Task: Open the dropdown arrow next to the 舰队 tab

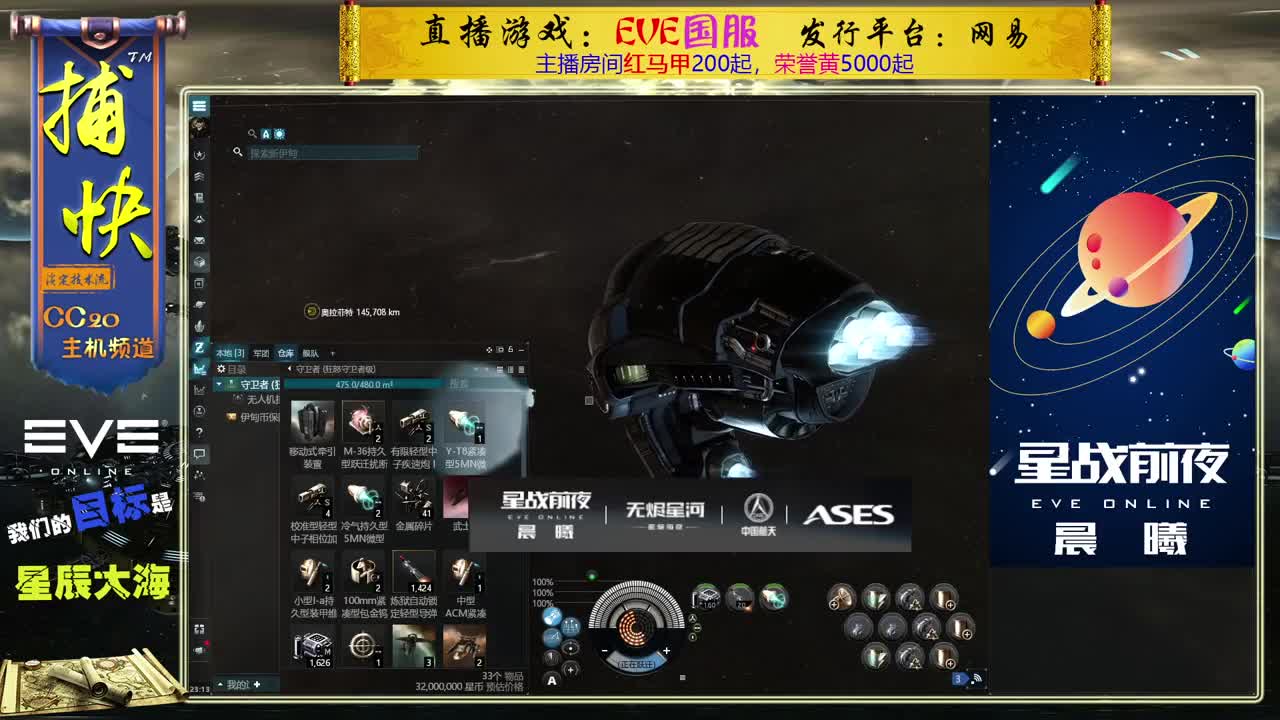Action: coord(333,353)
